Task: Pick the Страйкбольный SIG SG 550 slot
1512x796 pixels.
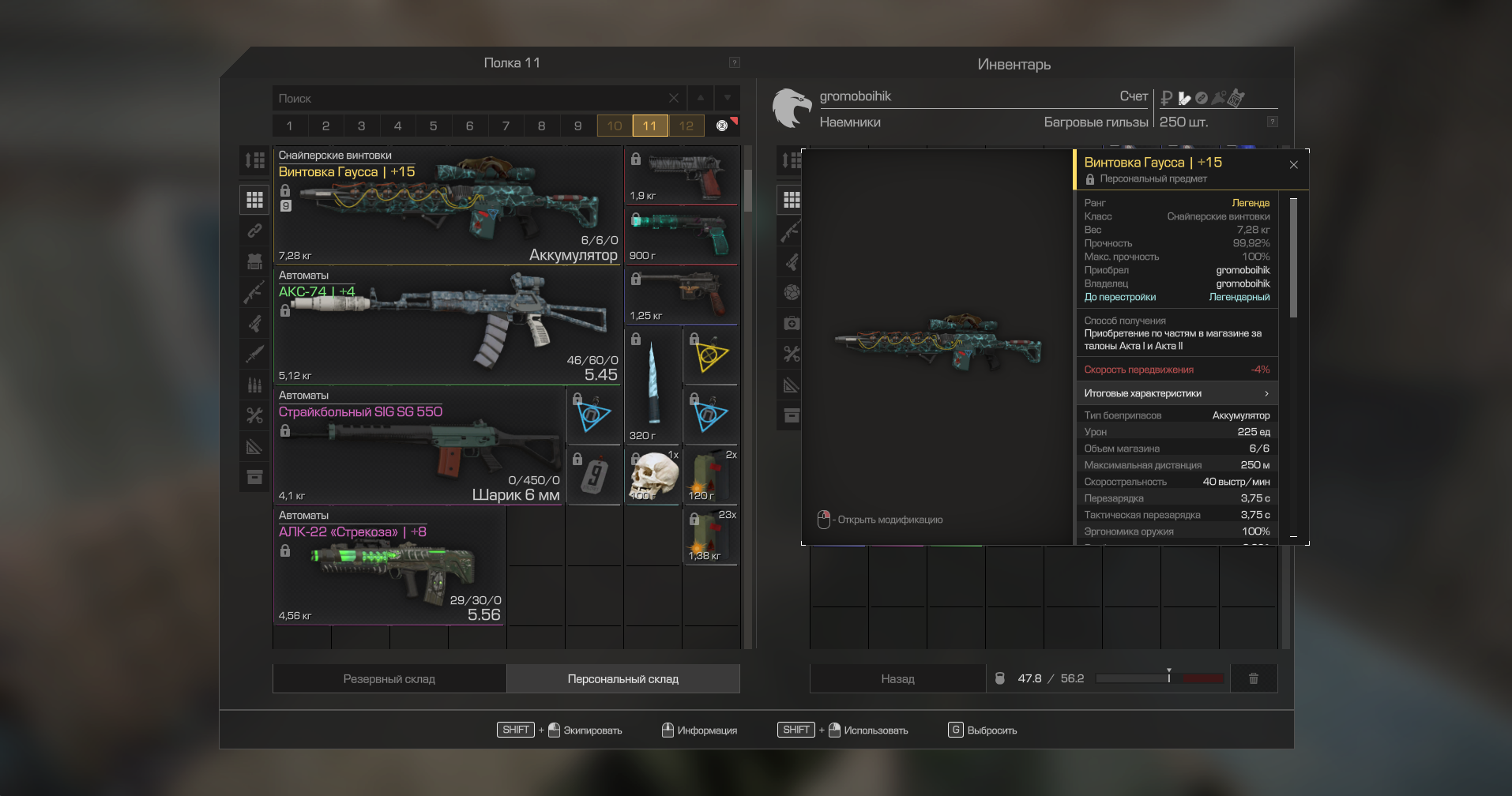Action: point(419,446)
